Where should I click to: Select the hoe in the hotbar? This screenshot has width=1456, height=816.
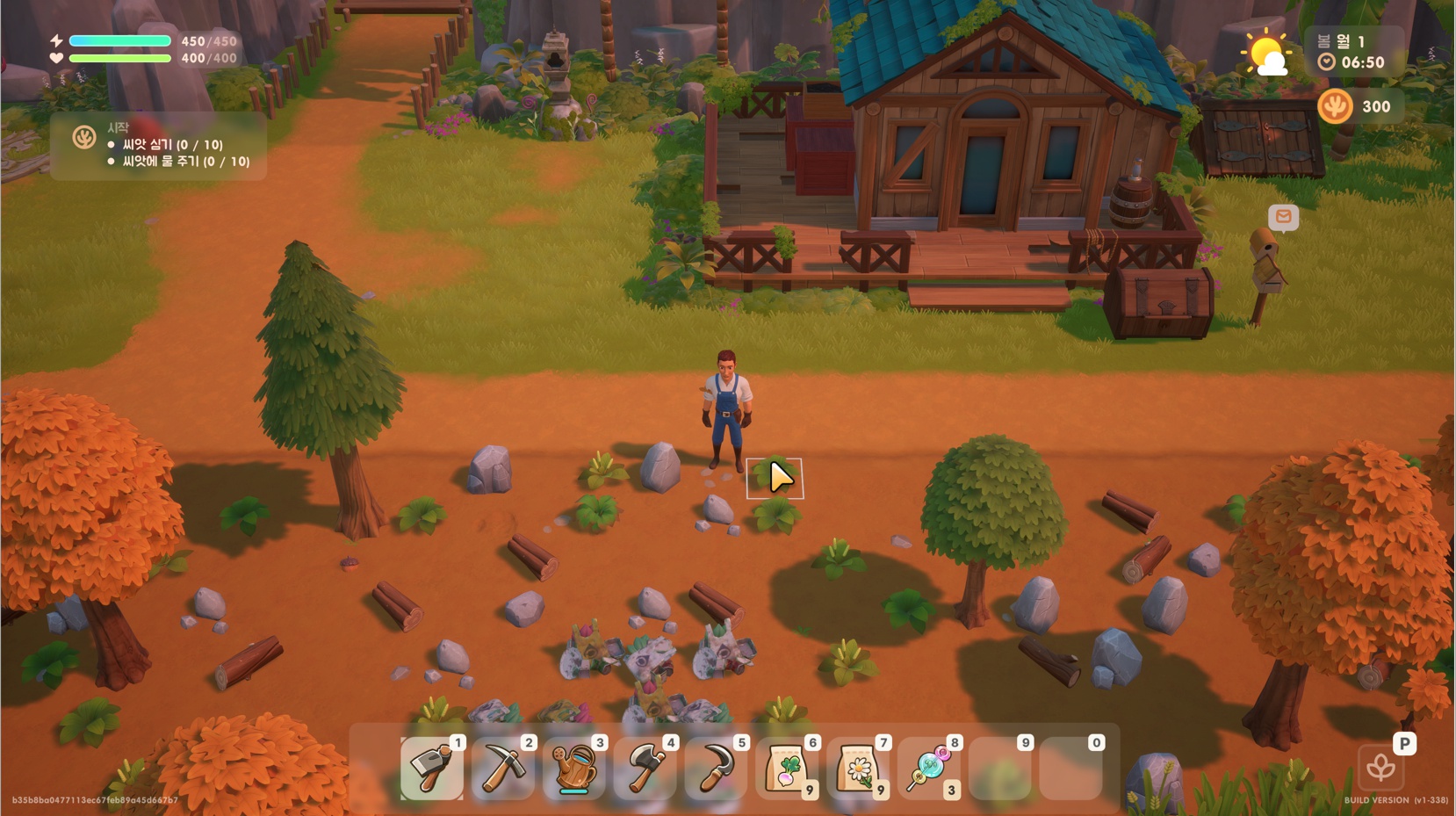click(432, 769)
